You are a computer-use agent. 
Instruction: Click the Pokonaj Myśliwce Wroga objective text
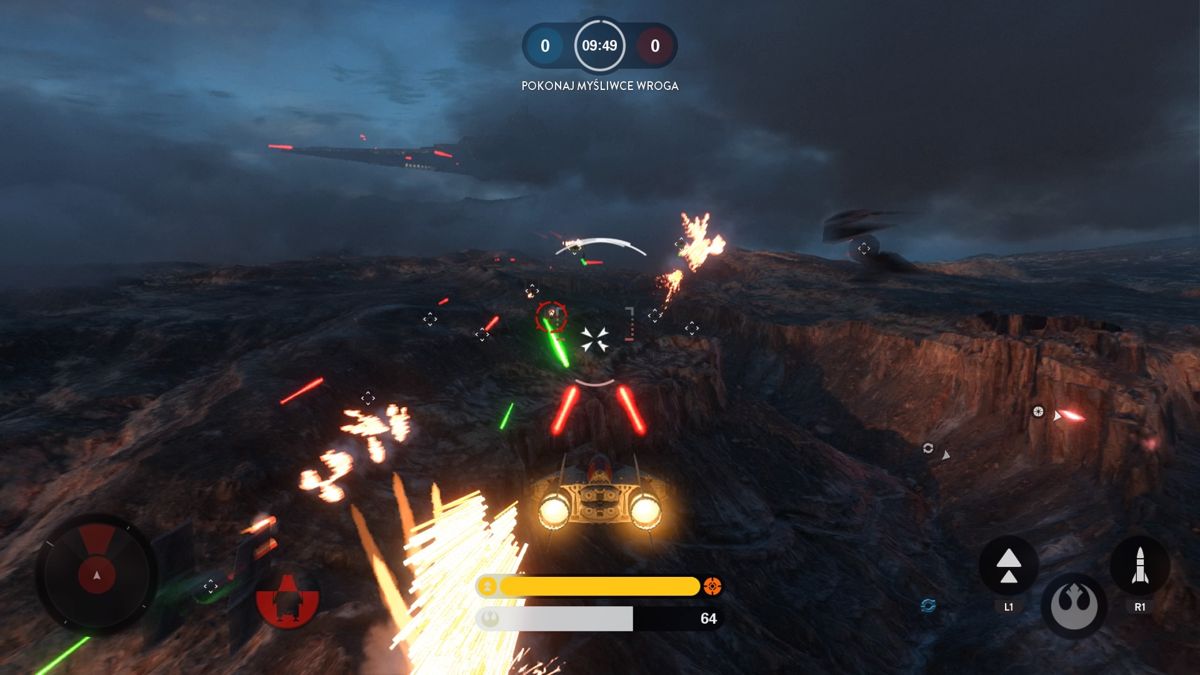click(600, 86)
